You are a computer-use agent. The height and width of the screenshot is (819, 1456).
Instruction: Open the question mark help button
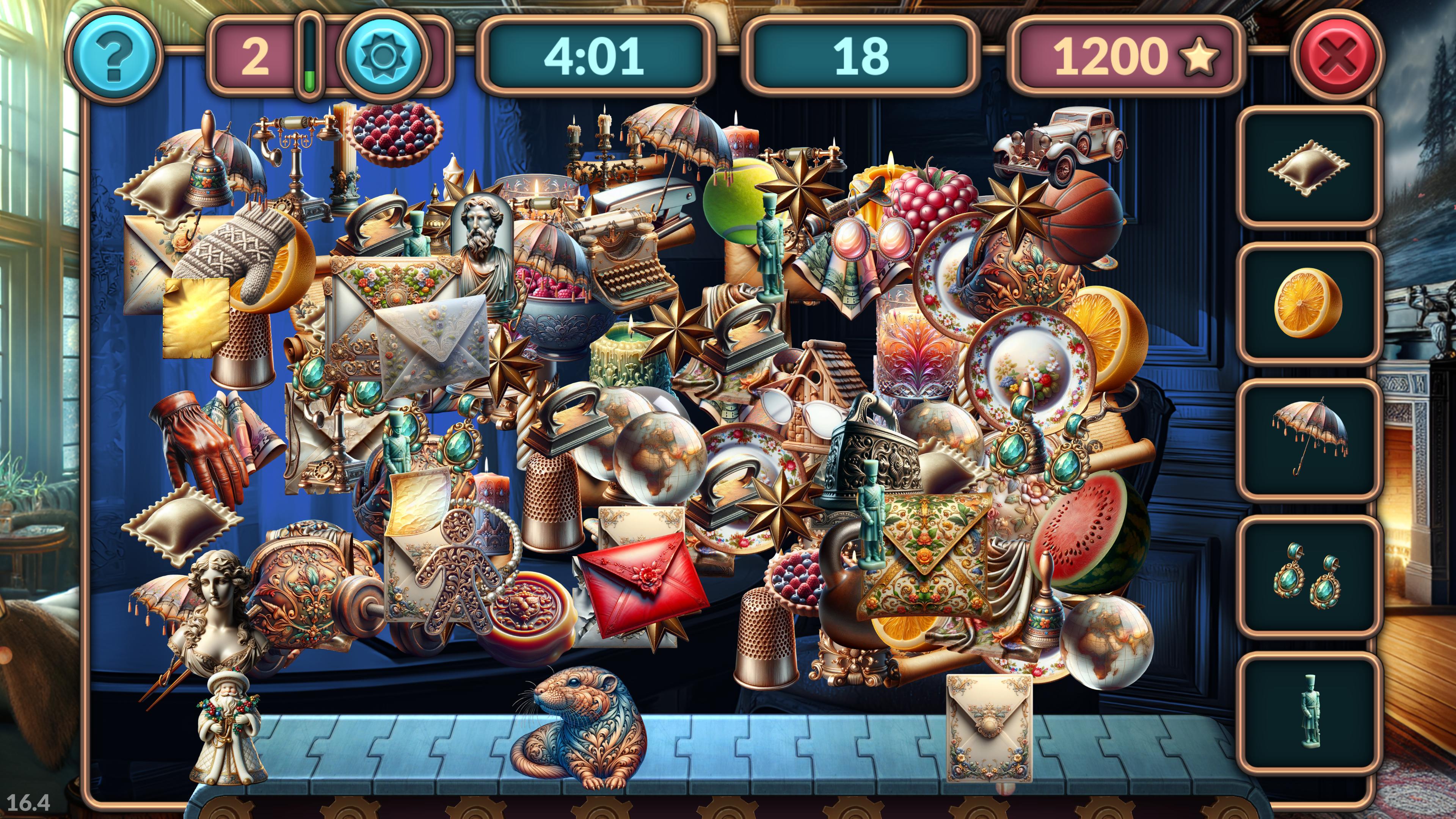point(115,56)
